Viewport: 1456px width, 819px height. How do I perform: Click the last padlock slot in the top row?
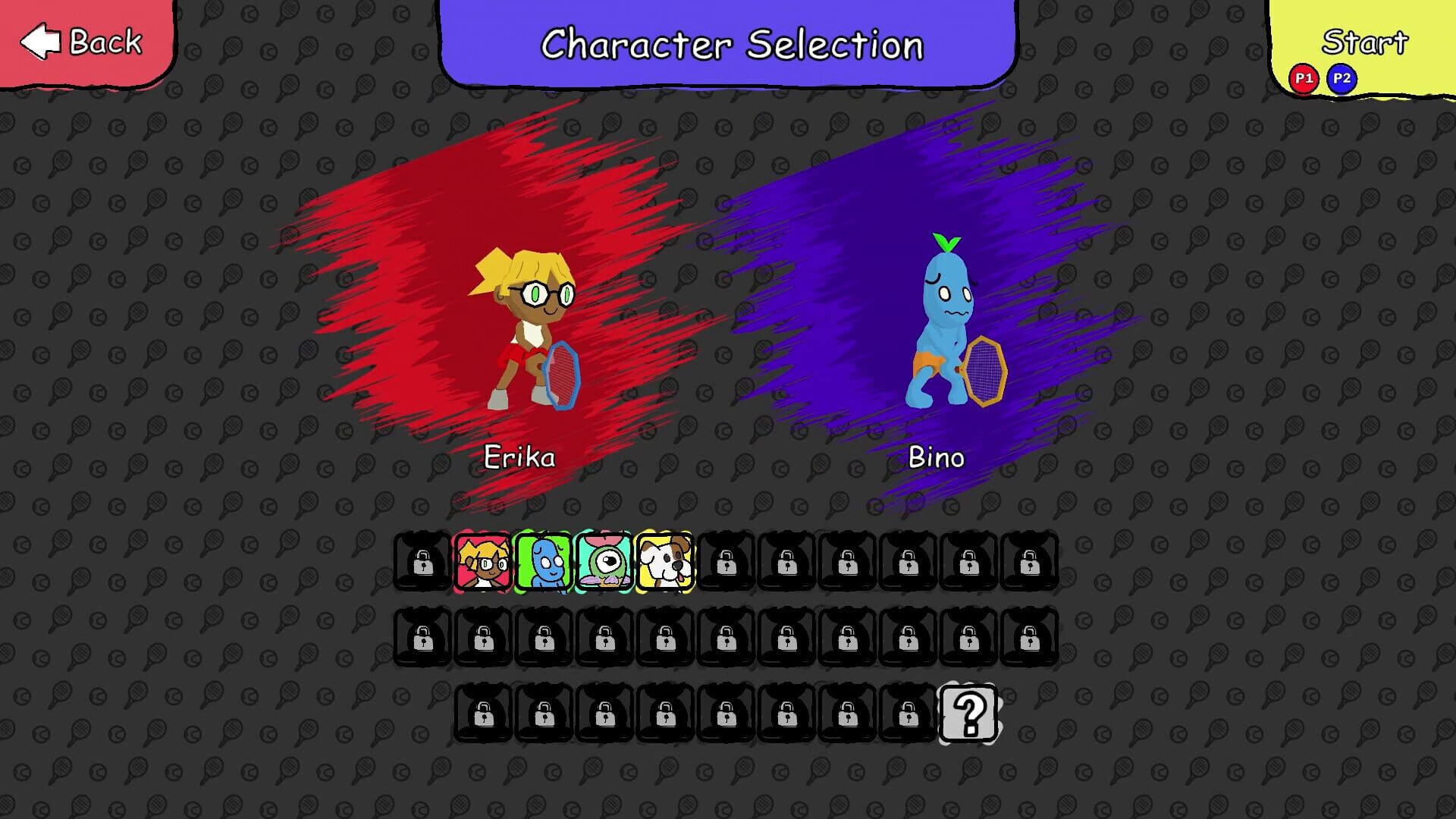(x=1029, y=562)
